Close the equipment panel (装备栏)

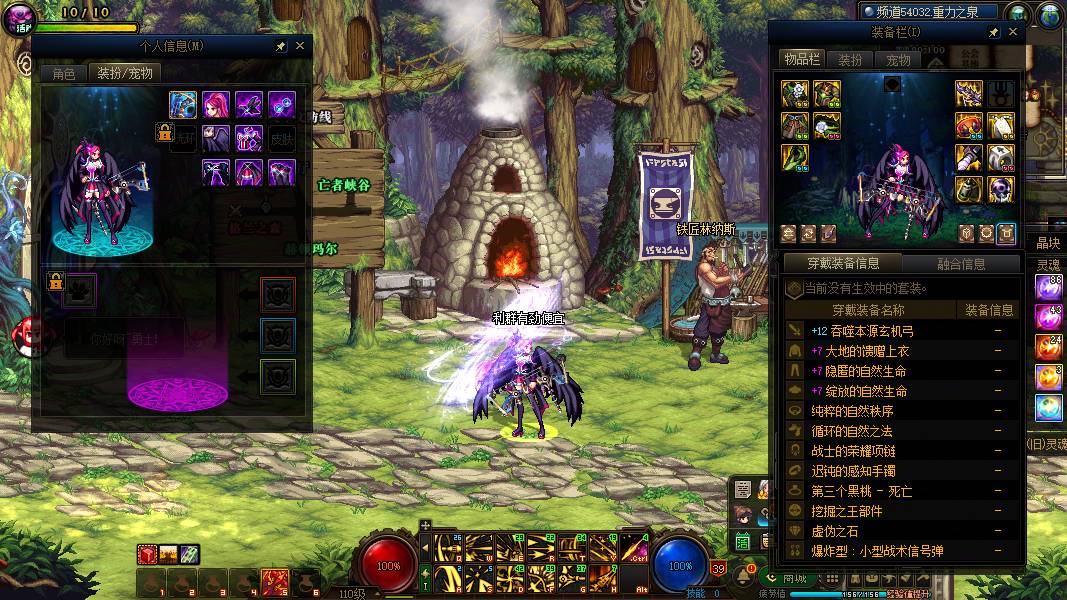pos(1013,33)
